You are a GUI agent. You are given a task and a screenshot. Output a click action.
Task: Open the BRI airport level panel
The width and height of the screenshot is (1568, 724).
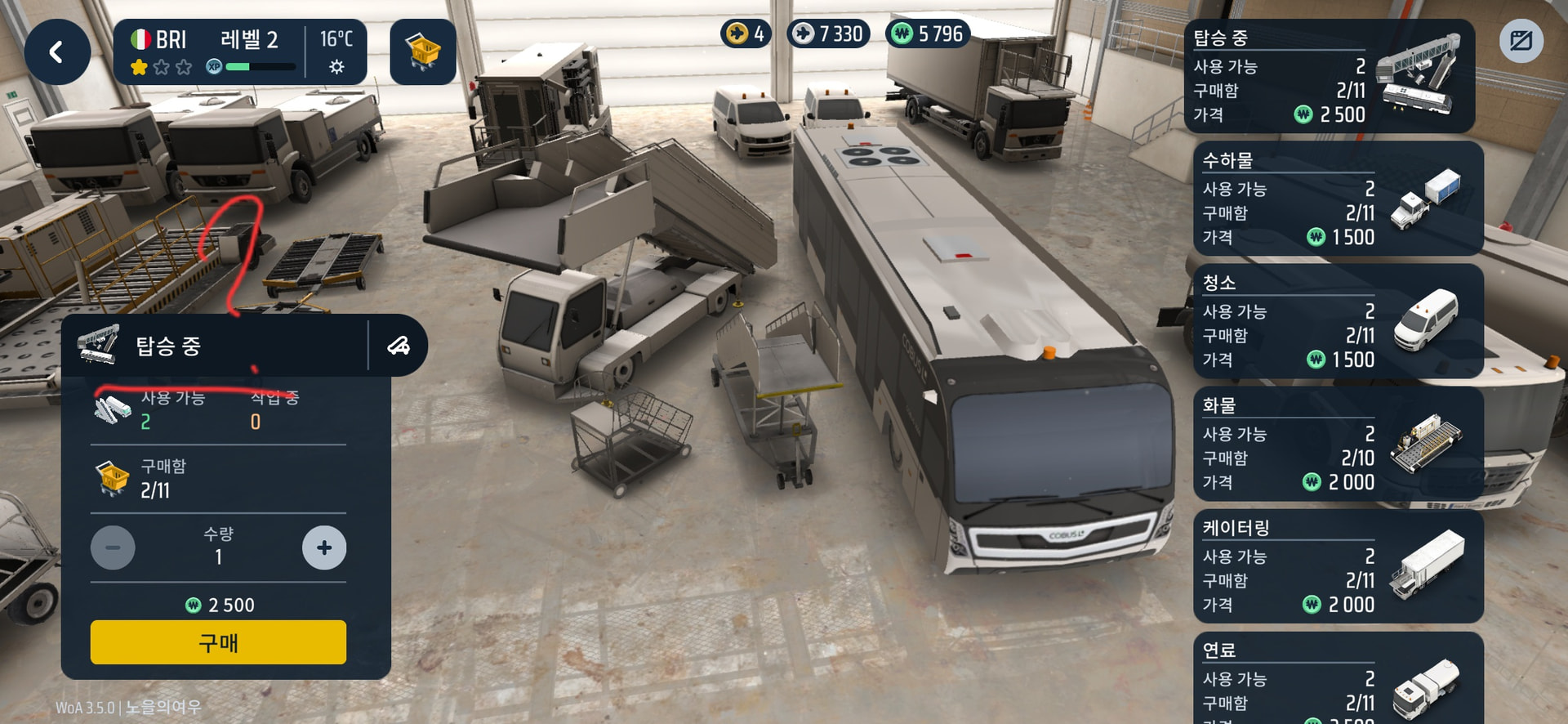(239, 52)
